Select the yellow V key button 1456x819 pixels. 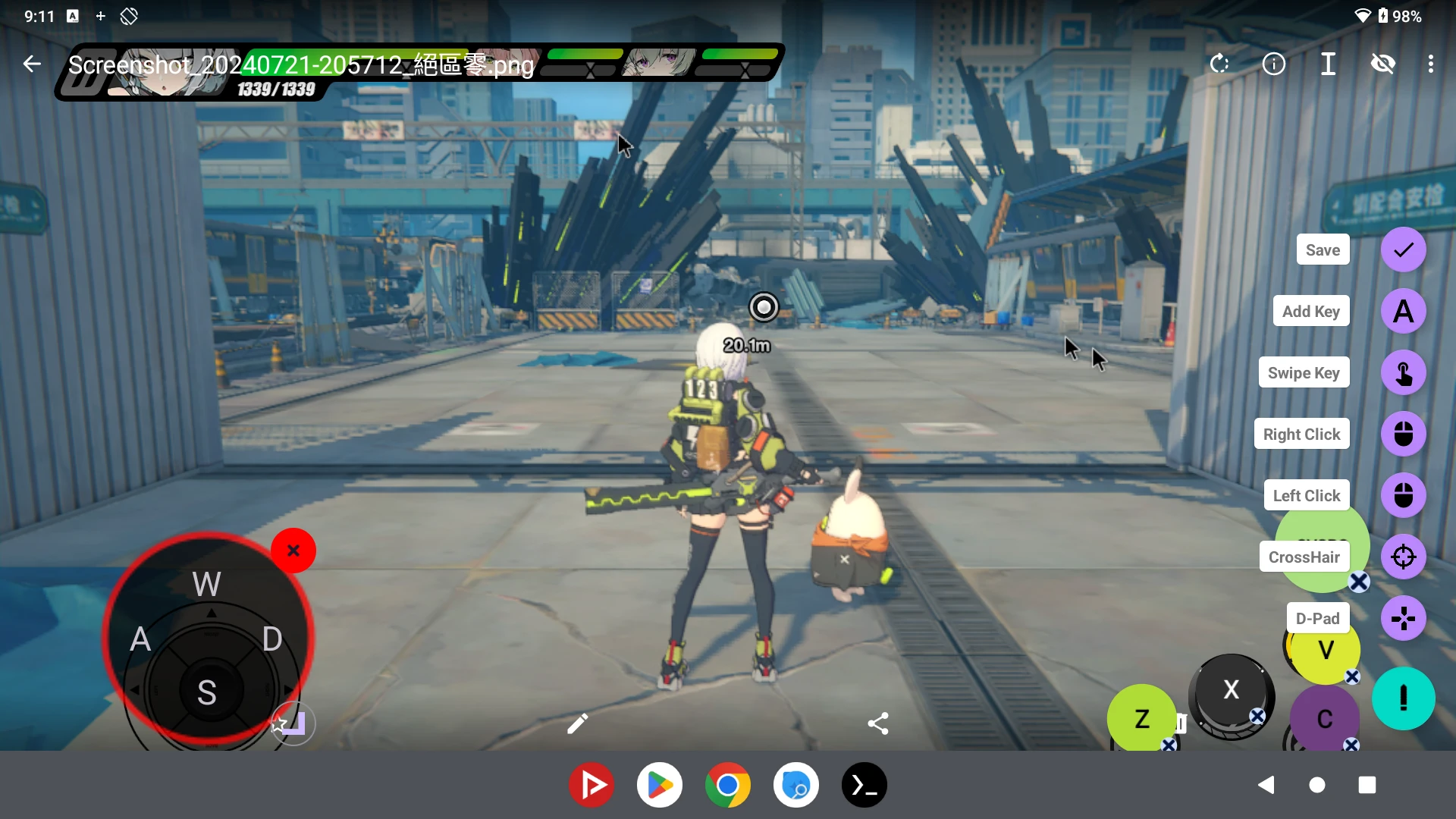(x=1326, y=650)
